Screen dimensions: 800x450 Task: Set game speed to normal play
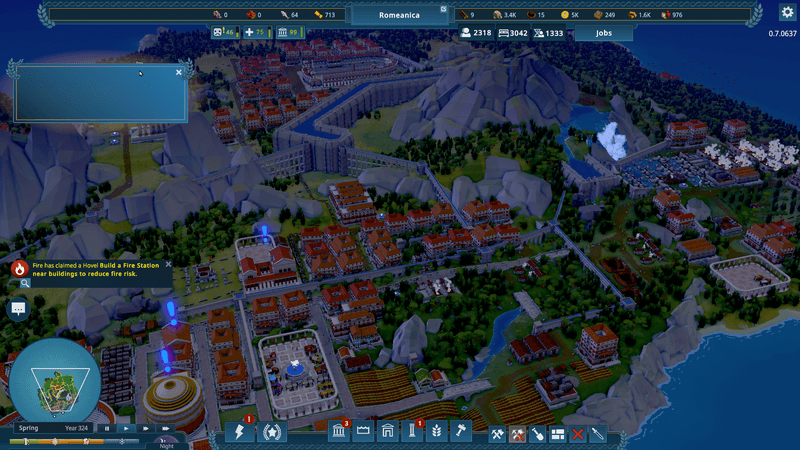click(x=126, y=428)
